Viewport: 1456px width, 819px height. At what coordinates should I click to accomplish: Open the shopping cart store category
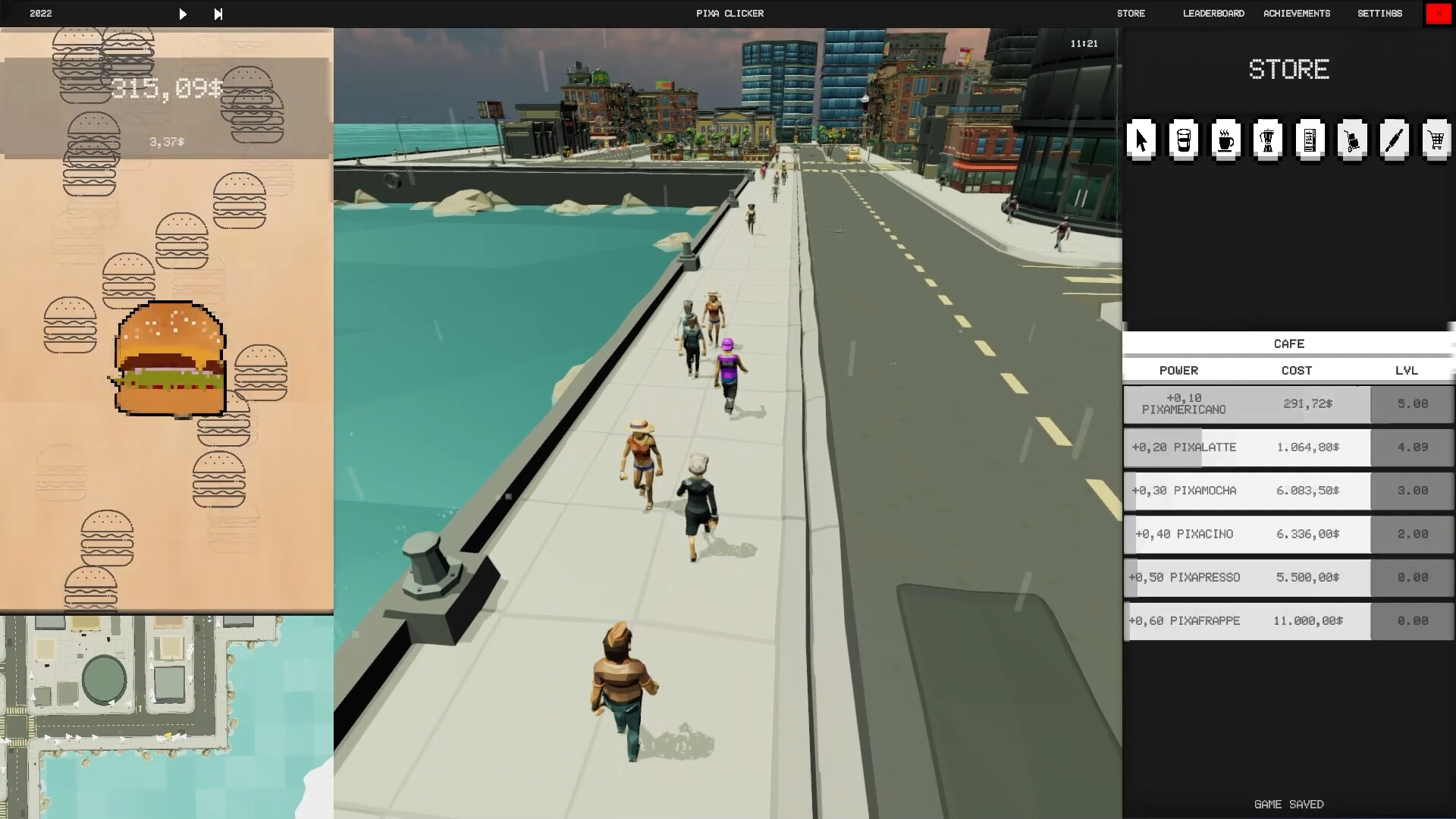point(1436,140)
